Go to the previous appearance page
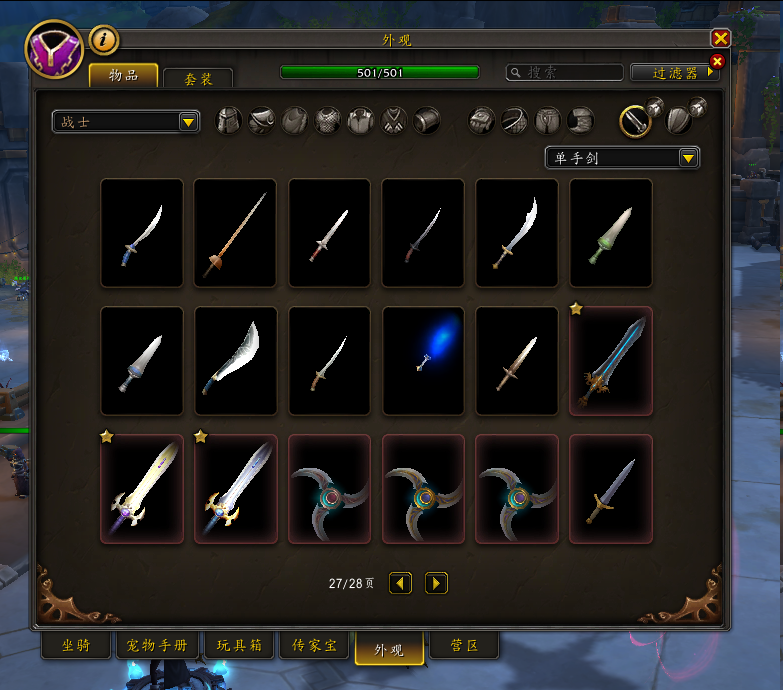The width and height of the screenshot is (783, 690). click(x=401, y=583)
